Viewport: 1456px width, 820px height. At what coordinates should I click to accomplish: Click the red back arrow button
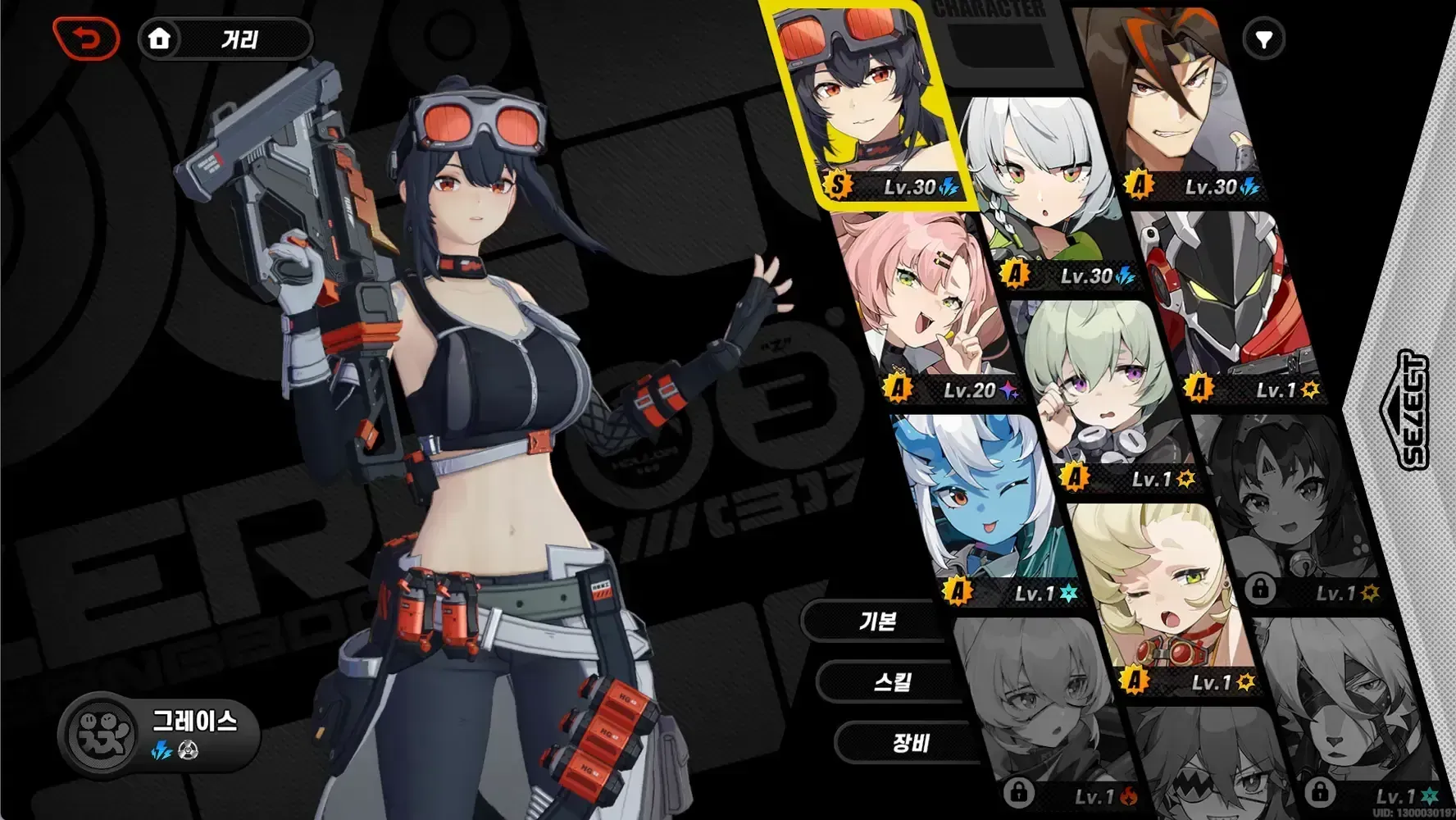tap(86, 39)
